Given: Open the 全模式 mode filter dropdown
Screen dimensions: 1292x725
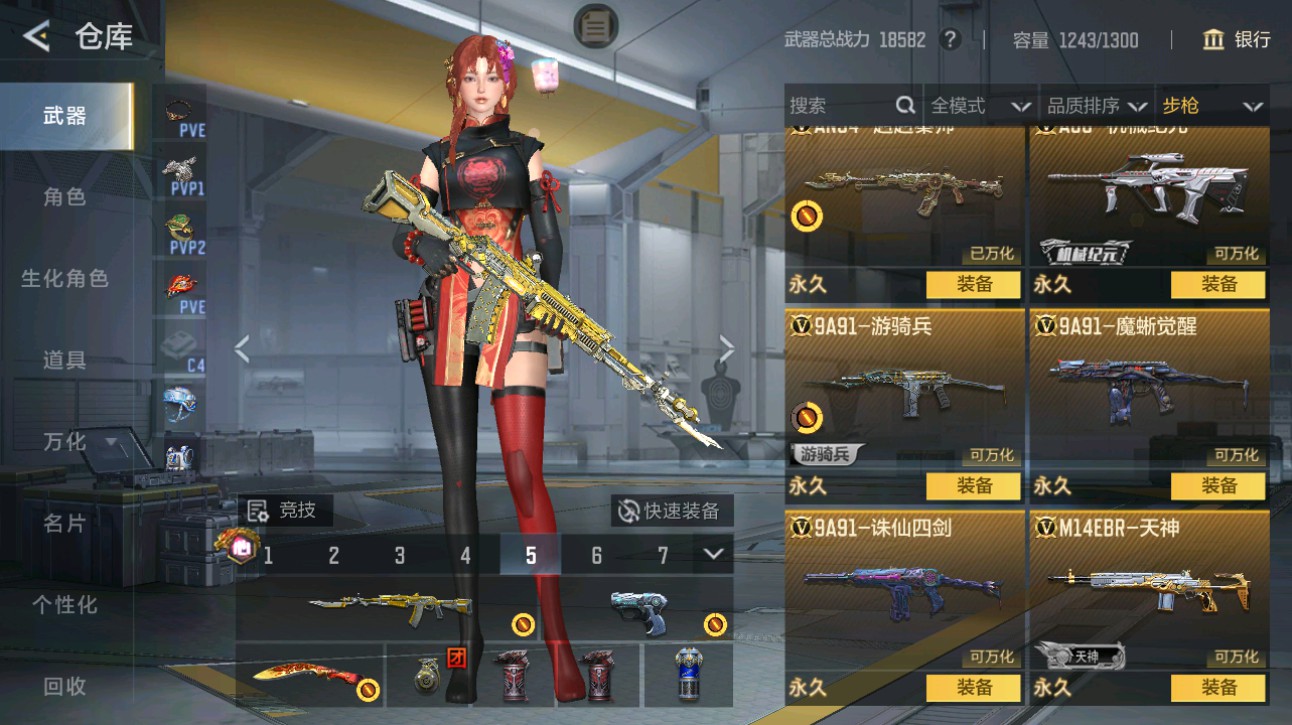Looking at the screenshot, I should [x=980, y=106].
